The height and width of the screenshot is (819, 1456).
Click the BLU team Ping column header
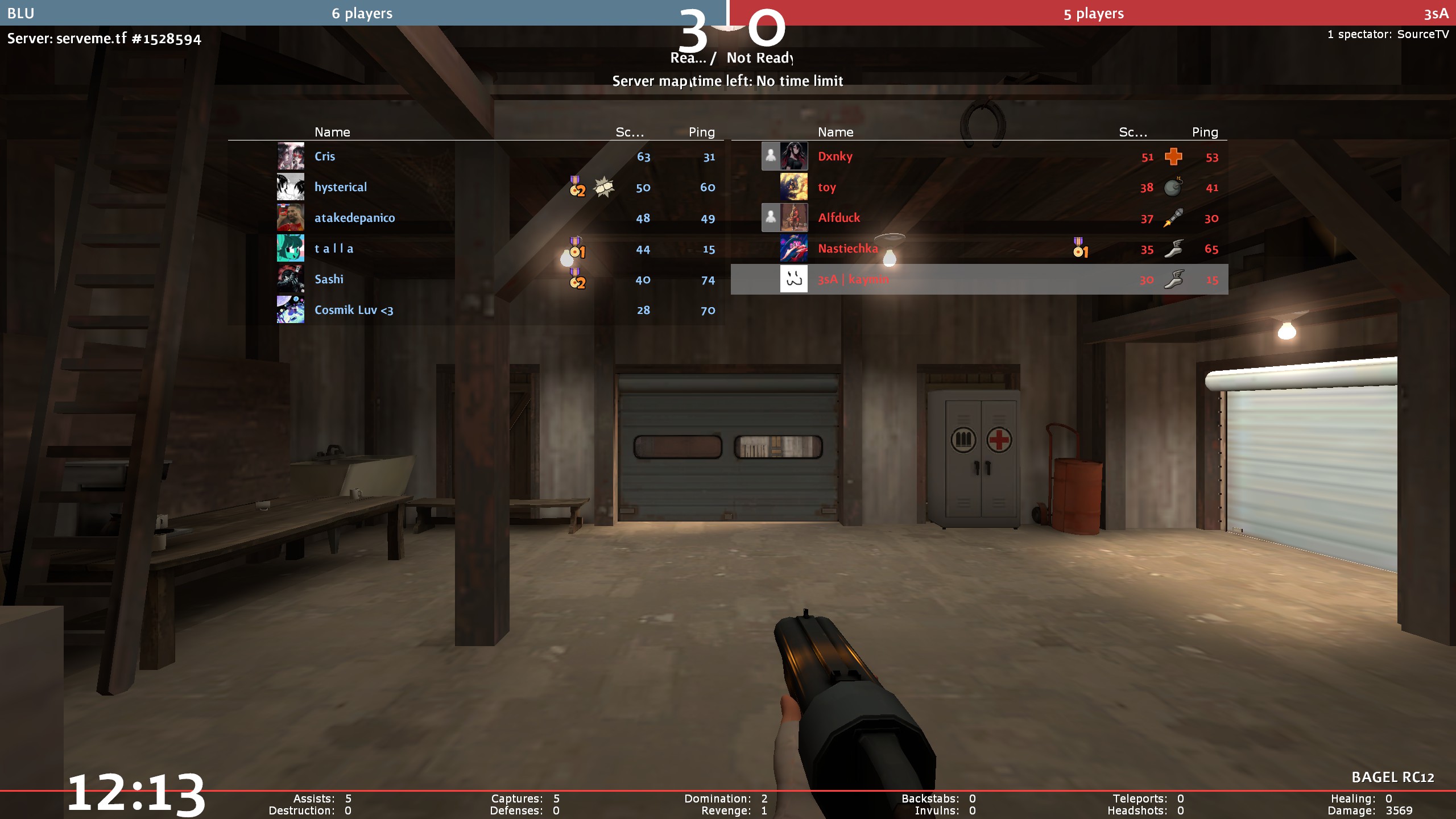click(701, 132)
